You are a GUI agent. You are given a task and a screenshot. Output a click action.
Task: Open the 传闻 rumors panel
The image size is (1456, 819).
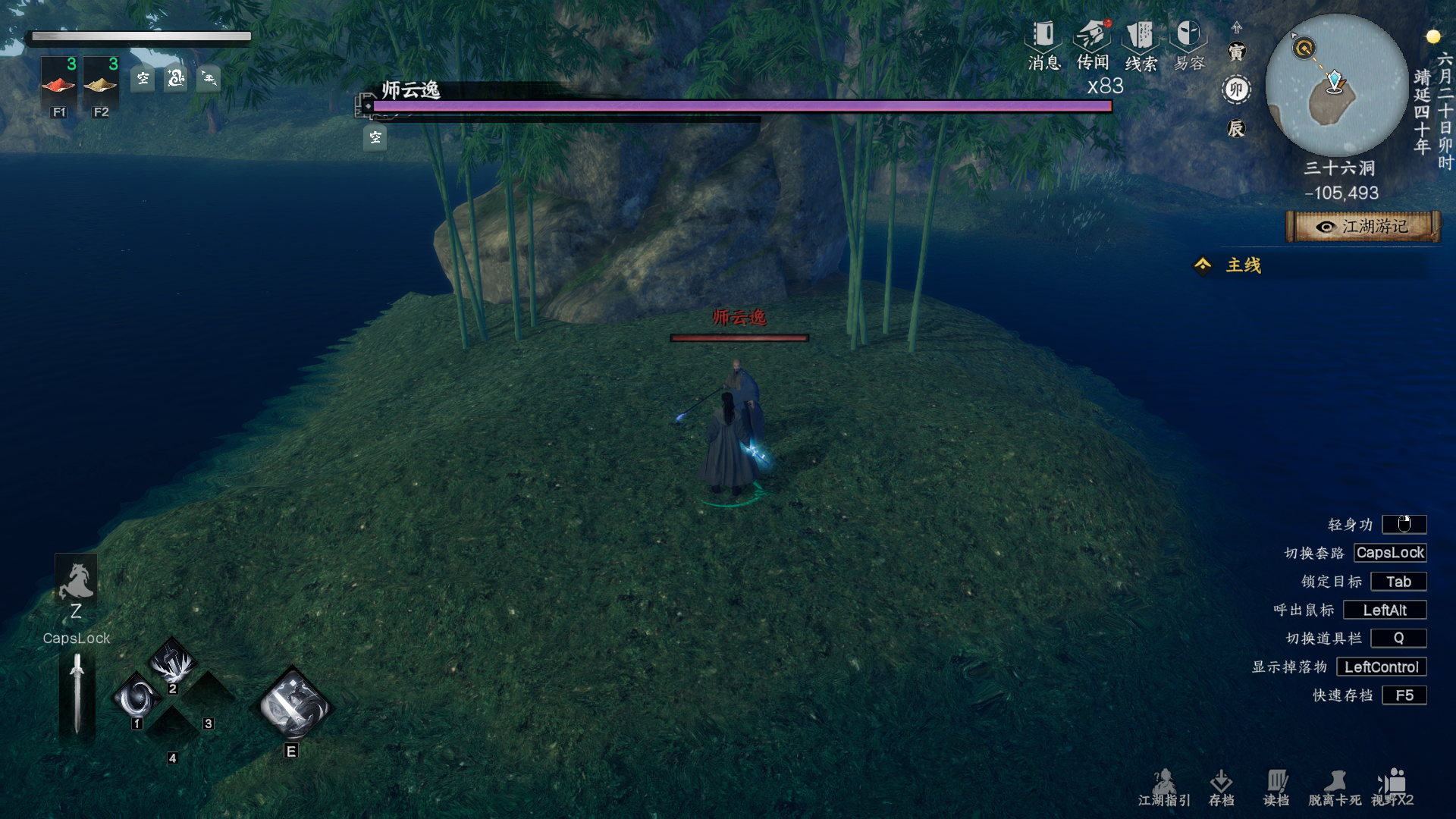pos(1092,45)
